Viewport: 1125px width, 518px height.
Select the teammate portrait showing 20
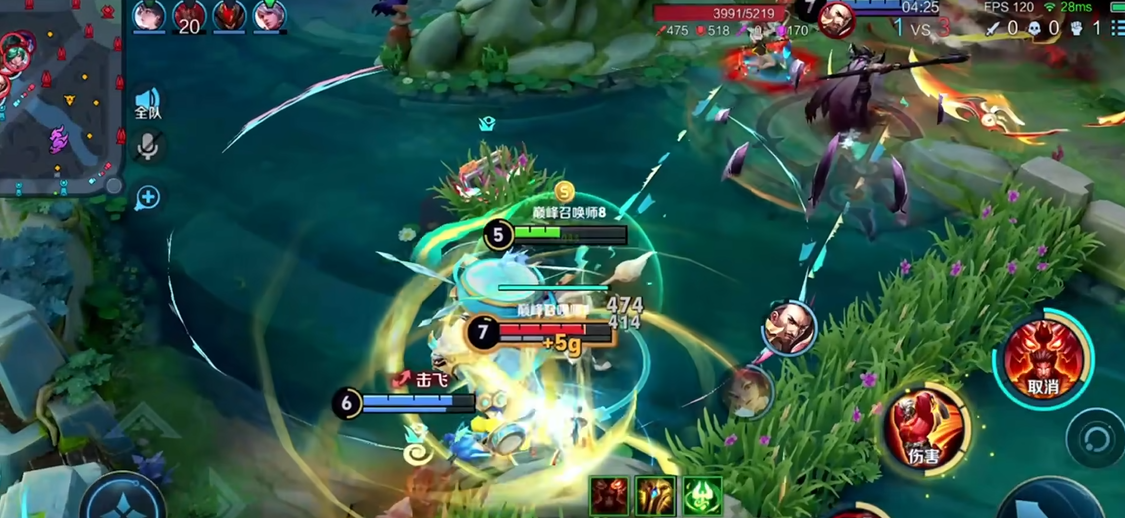[189, 17]
